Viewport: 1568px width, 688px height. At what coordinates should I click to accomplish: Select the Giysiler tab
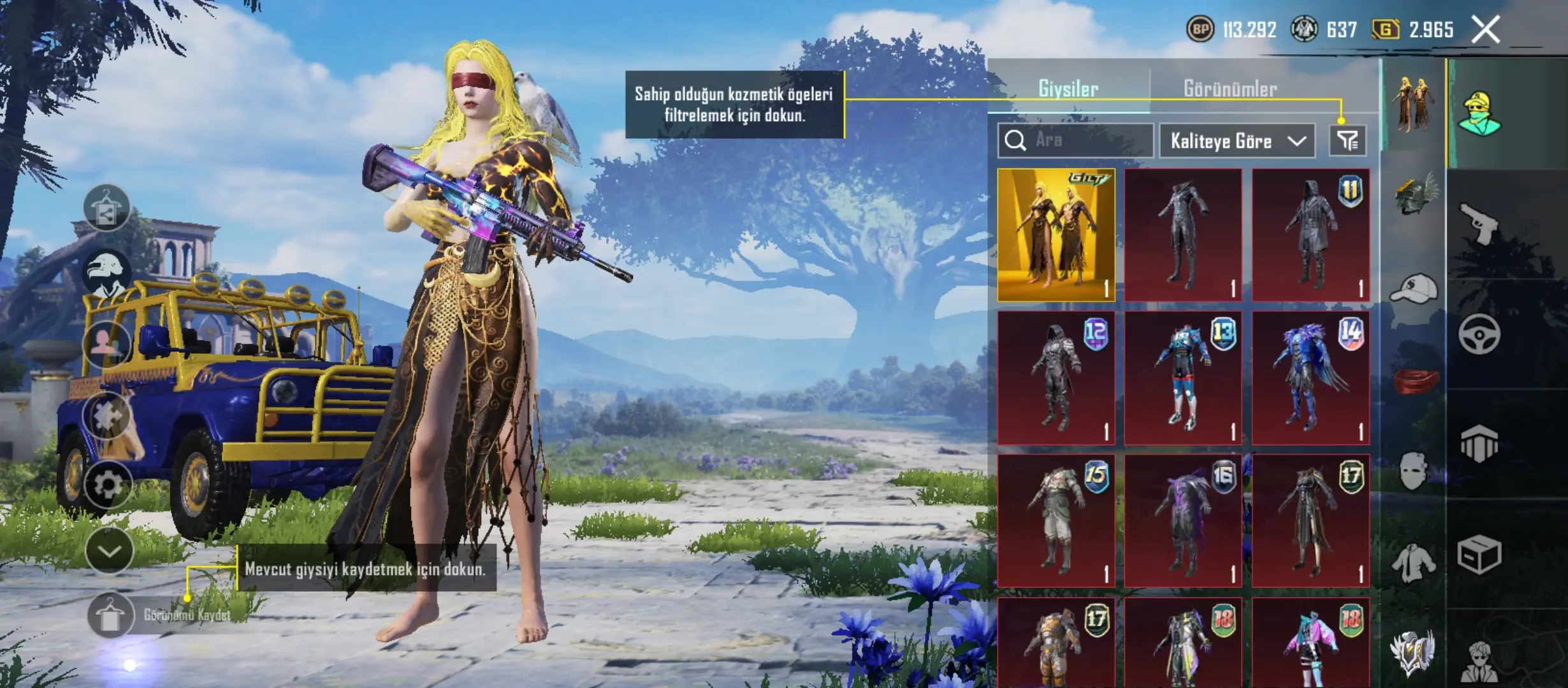(x=1068, y=89)
